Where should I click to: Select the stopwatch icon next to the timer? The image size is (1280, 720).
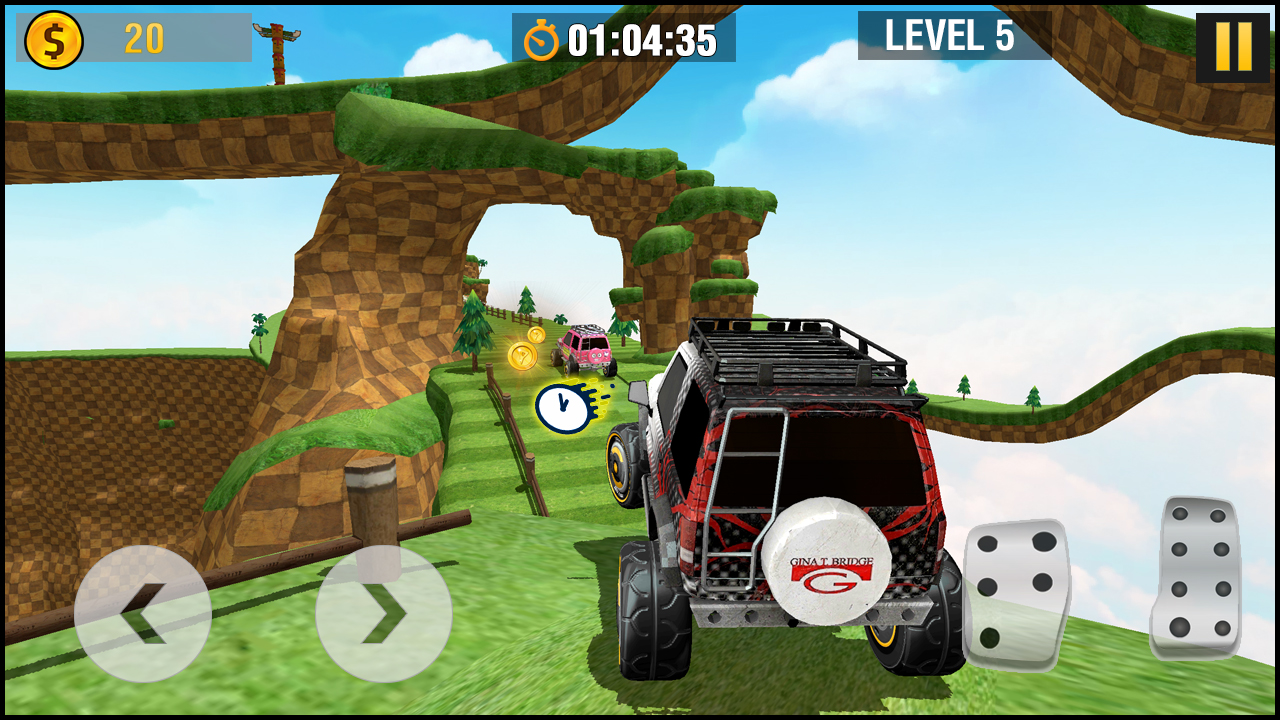point(538,40)
